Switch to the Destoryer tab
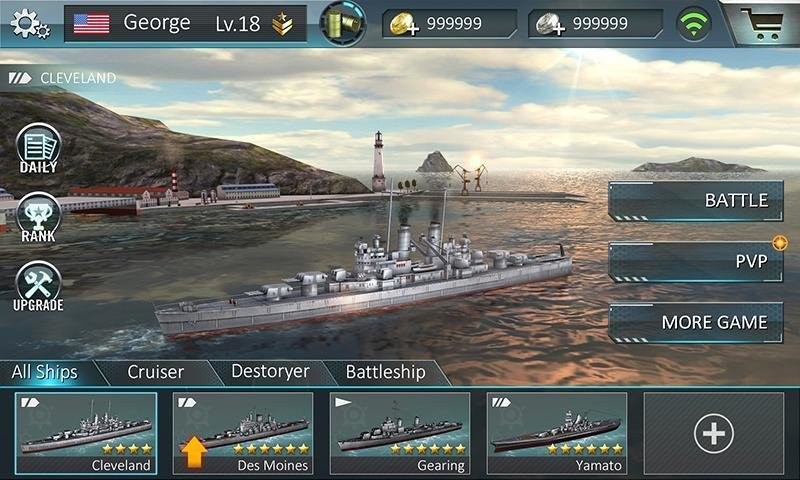 270,372
